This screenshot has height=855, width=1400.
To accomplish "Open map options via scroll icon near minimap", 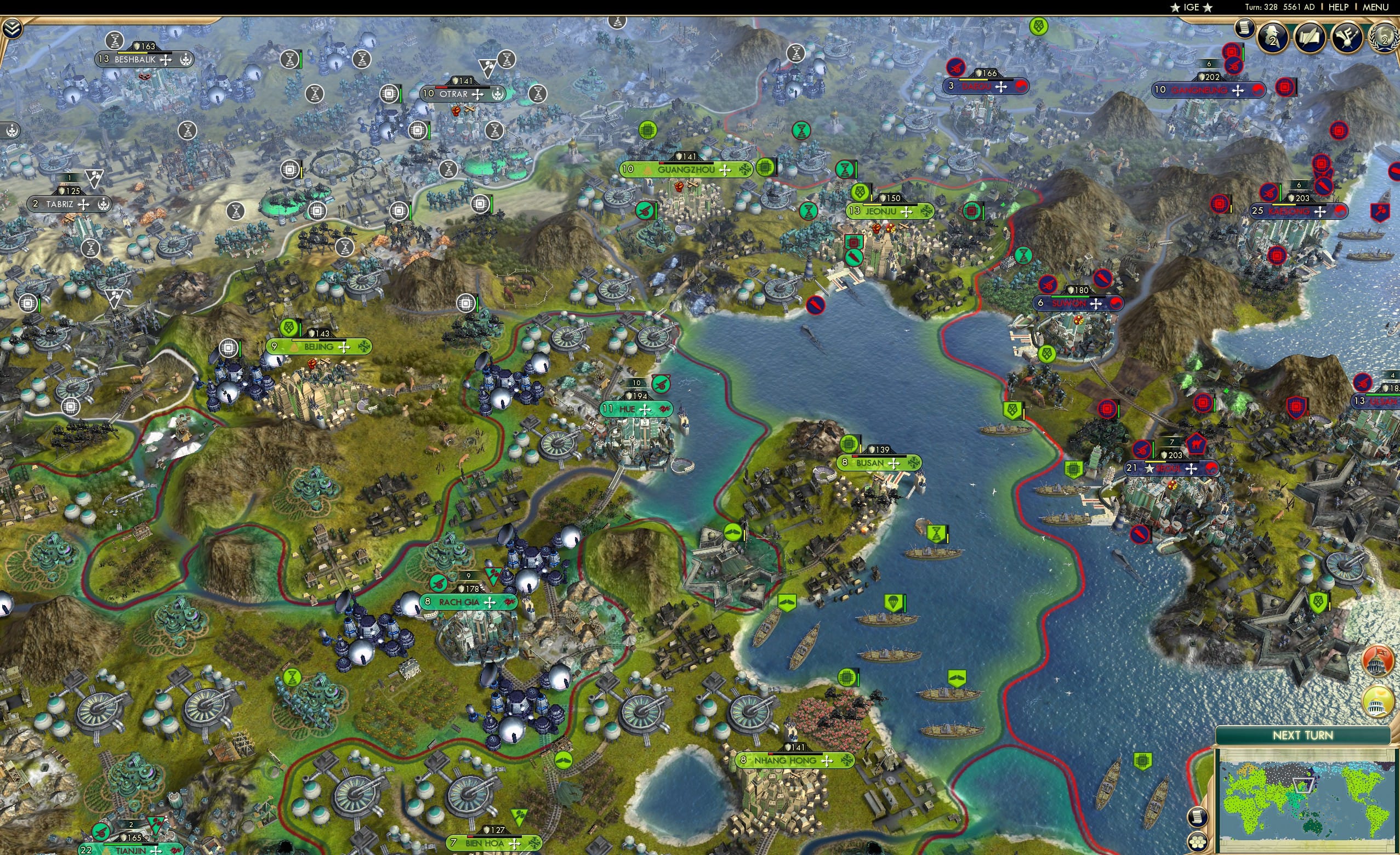I will pyautogui.click(x=1198, y=817).
